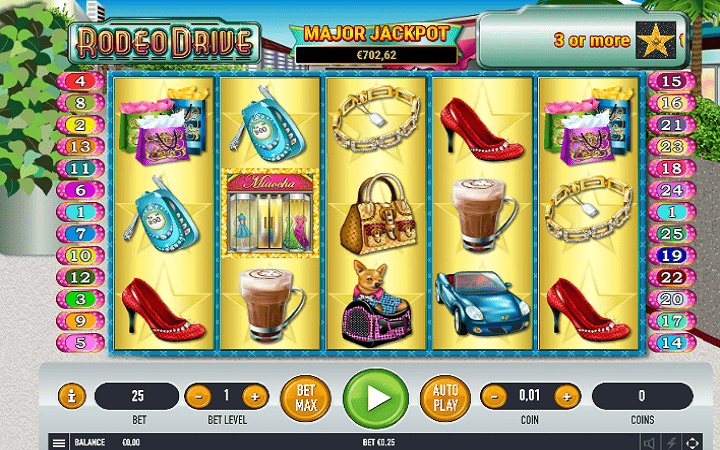Image resolution: width=720 pixels, height=450 pixels.
Task: Select payline number 4
Action: pos(81,82)
